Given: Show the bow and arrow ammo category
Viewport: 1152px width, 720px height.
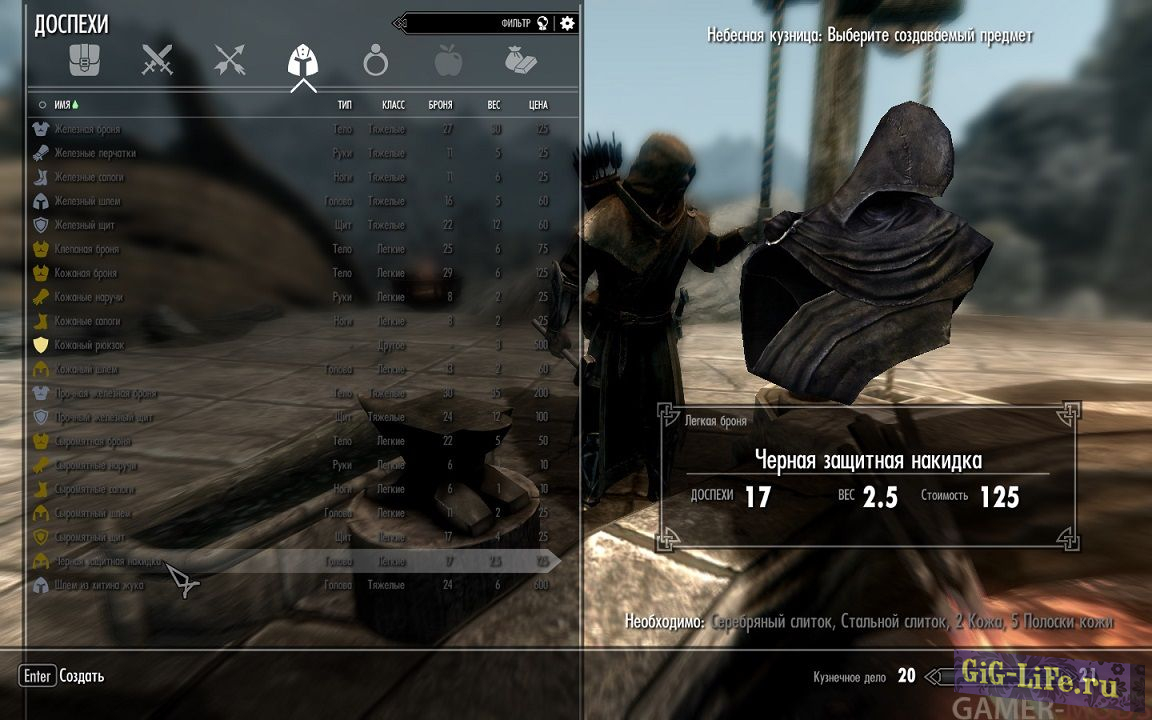Looking at the screenshot, I should click(x=230, y=62).
